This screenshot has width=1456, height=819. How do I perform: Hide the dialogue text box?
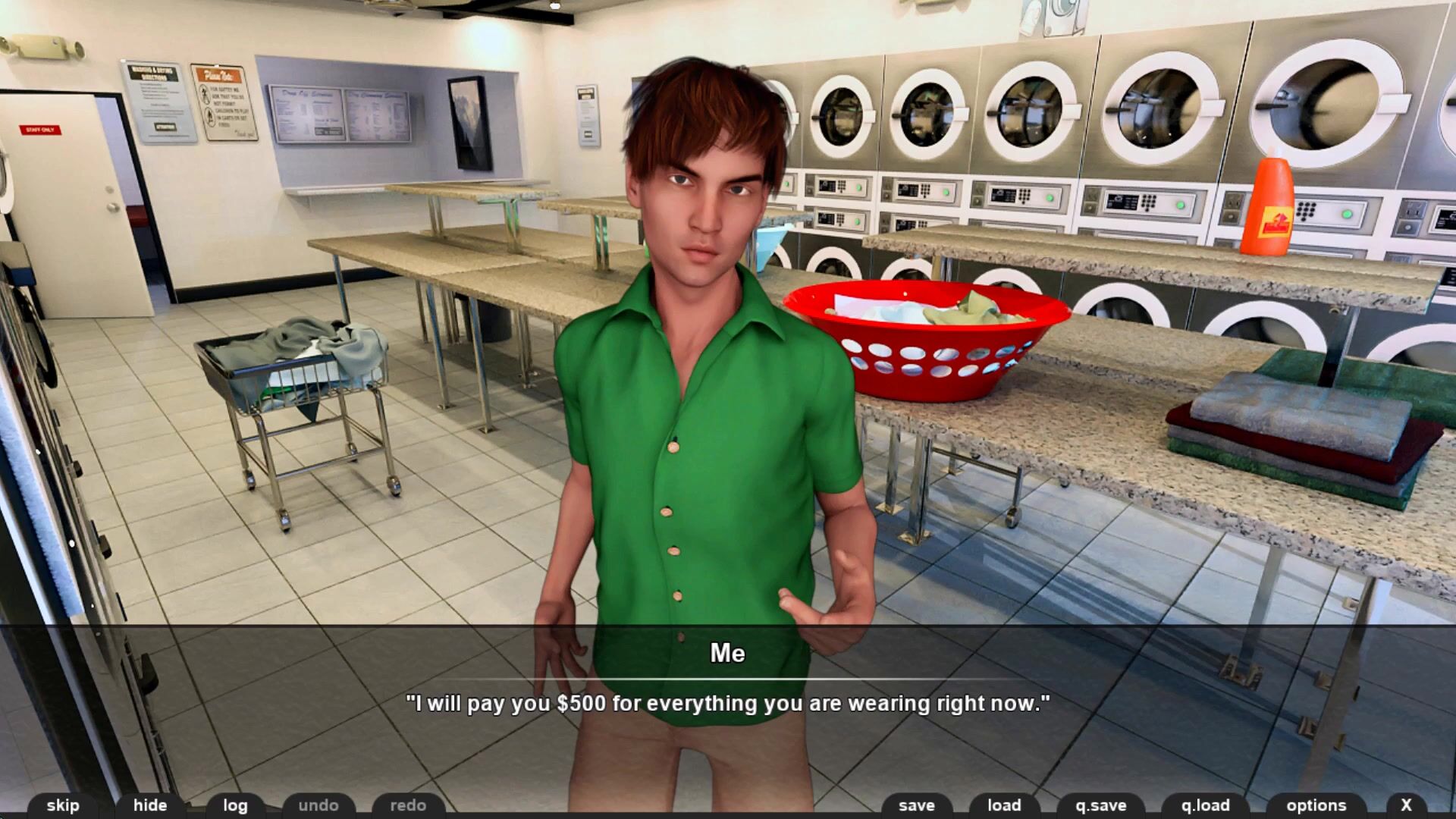point(150,805)
